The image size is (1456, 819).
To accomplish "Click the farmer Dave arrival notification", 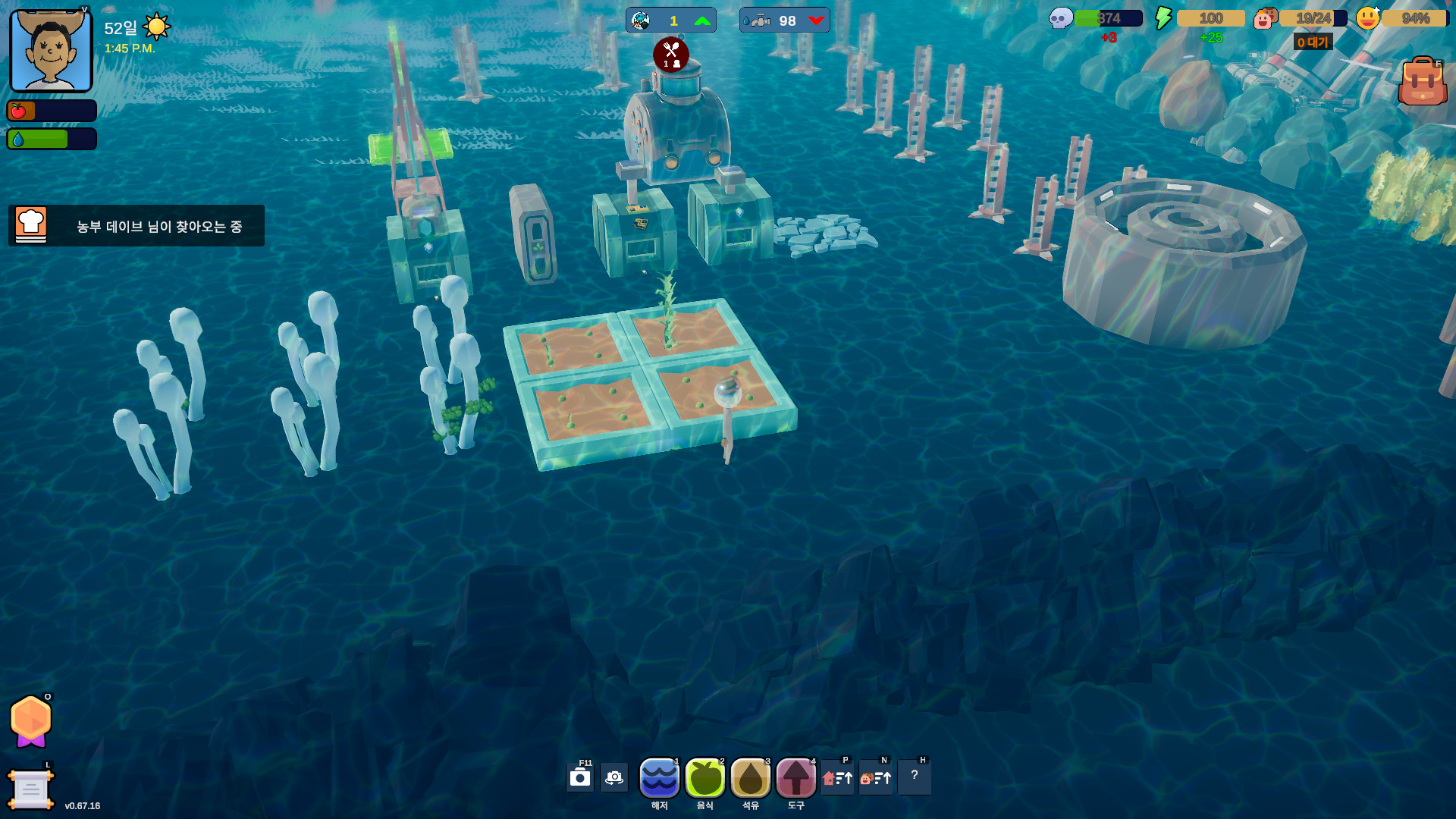I will (136, 226).
